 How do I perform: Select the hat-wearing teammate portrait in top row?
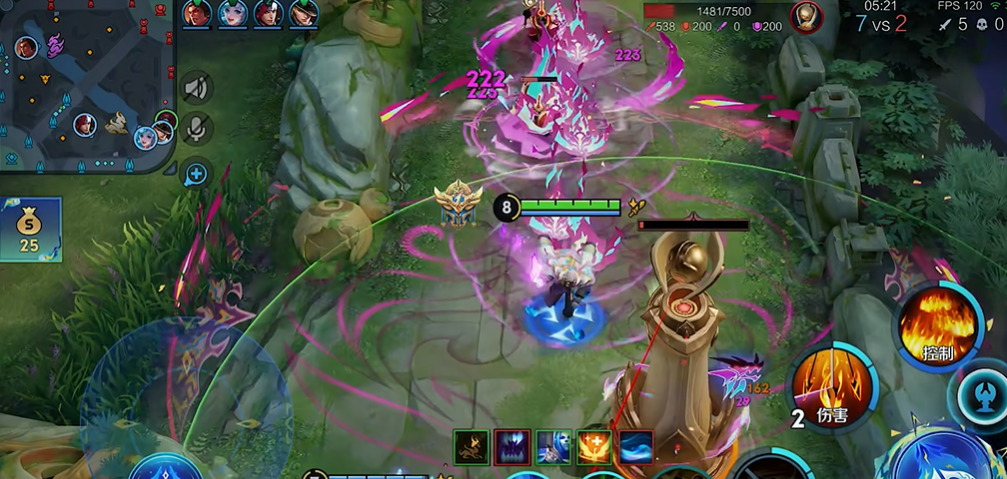[303, 14]
